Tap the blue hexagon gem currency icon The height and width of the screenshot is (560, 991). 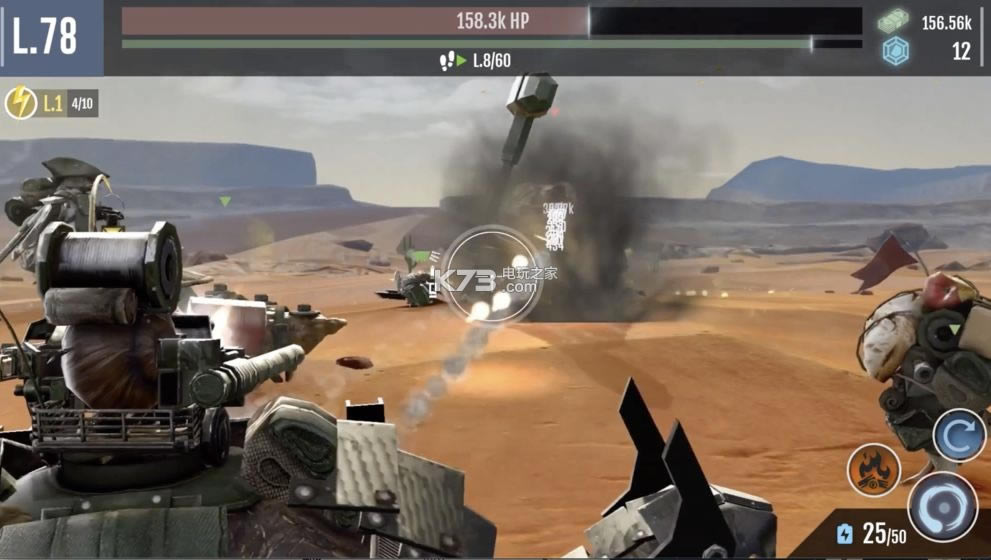point(895,51)
